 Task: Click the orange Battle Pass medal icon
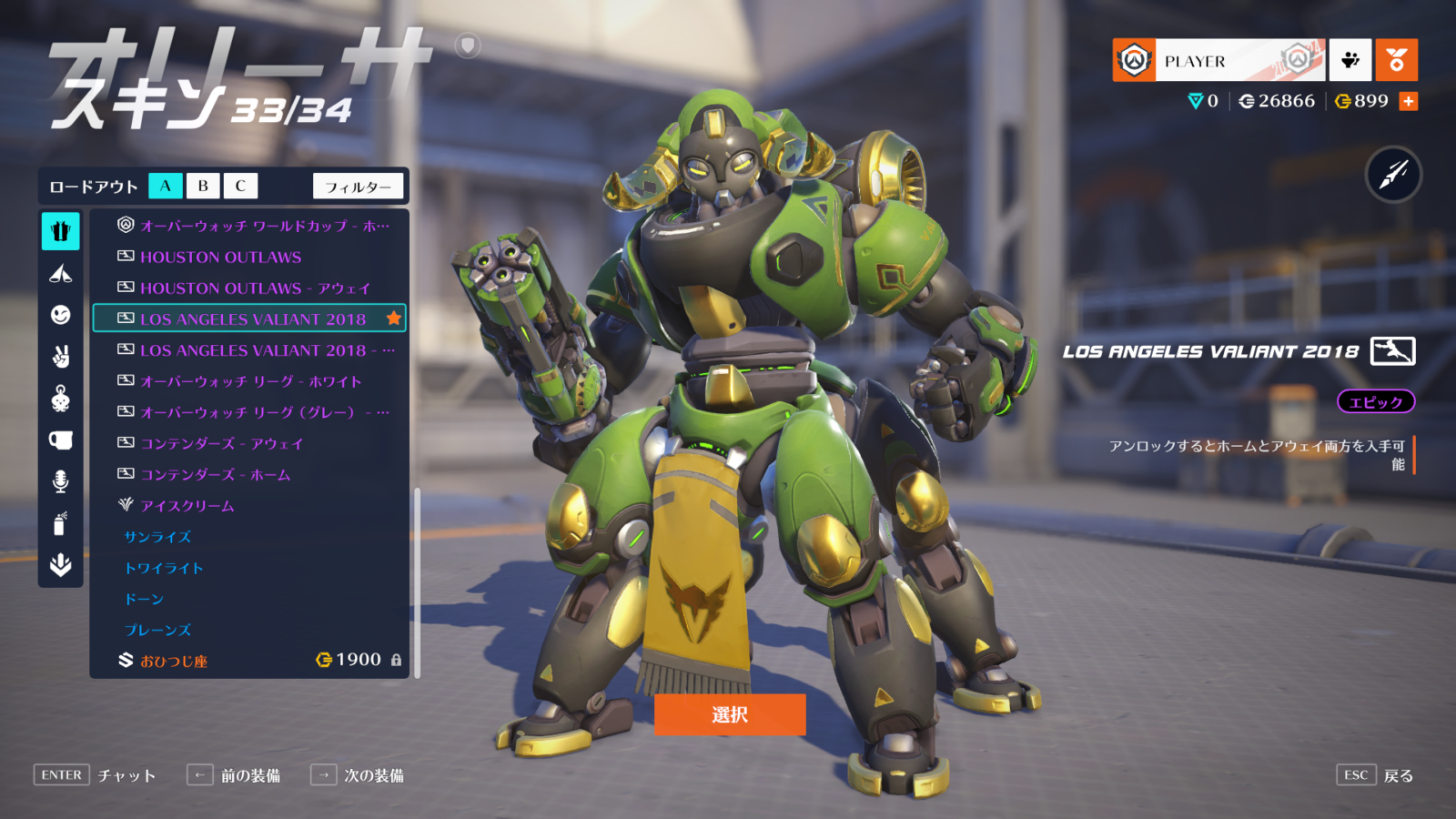tap(1397, 60)
